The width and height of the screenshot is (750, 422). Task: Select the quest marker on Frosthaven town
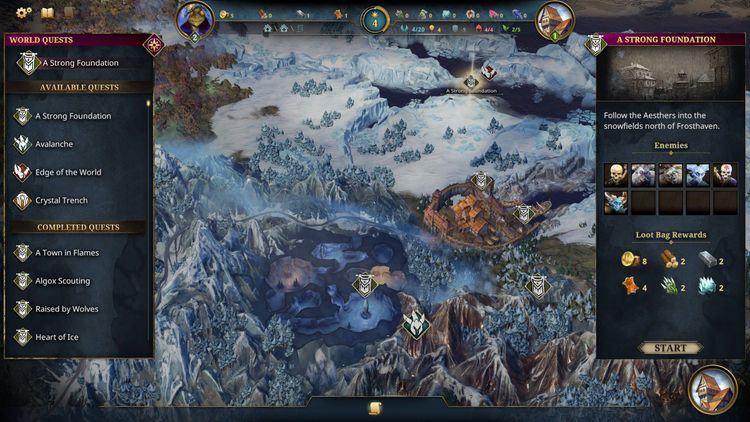[481, 181]
